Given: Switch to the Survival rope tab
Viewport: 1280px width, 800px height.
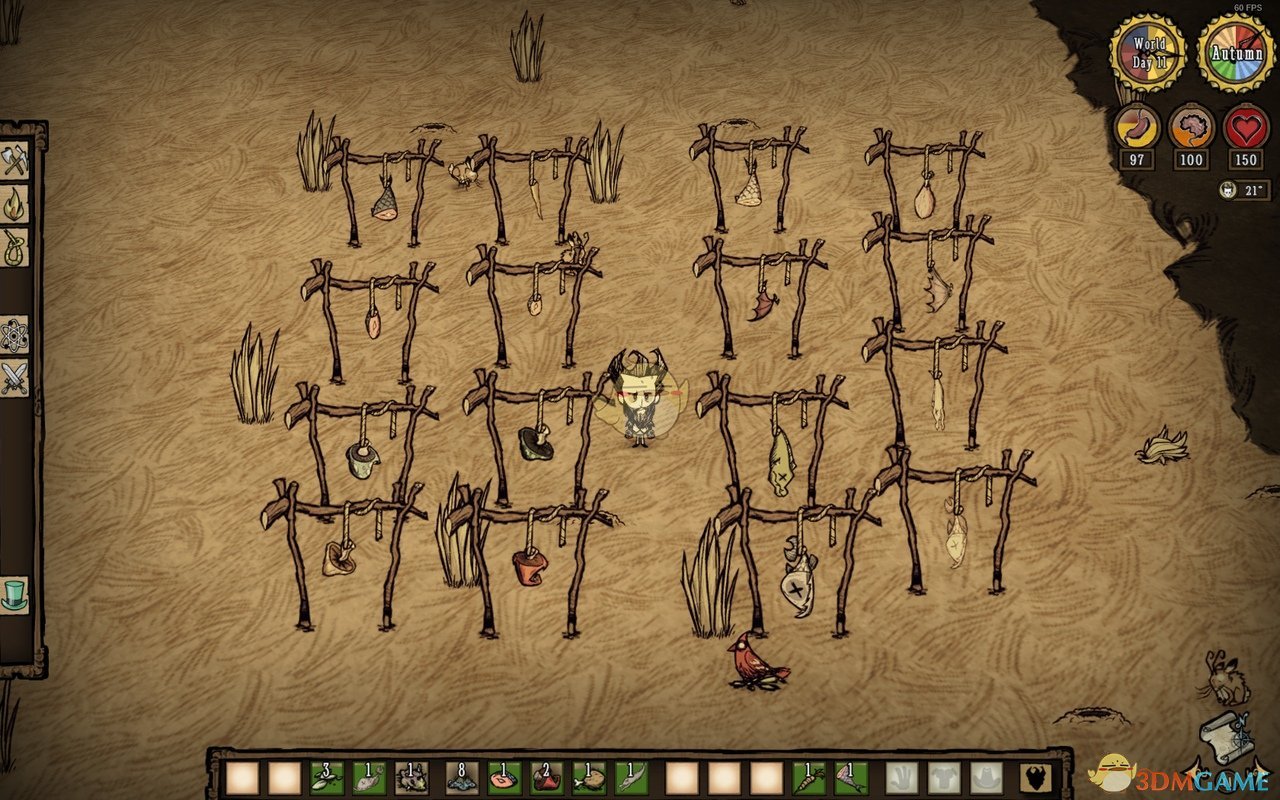Looking at the screenshot, I should (x=14, y=247).
